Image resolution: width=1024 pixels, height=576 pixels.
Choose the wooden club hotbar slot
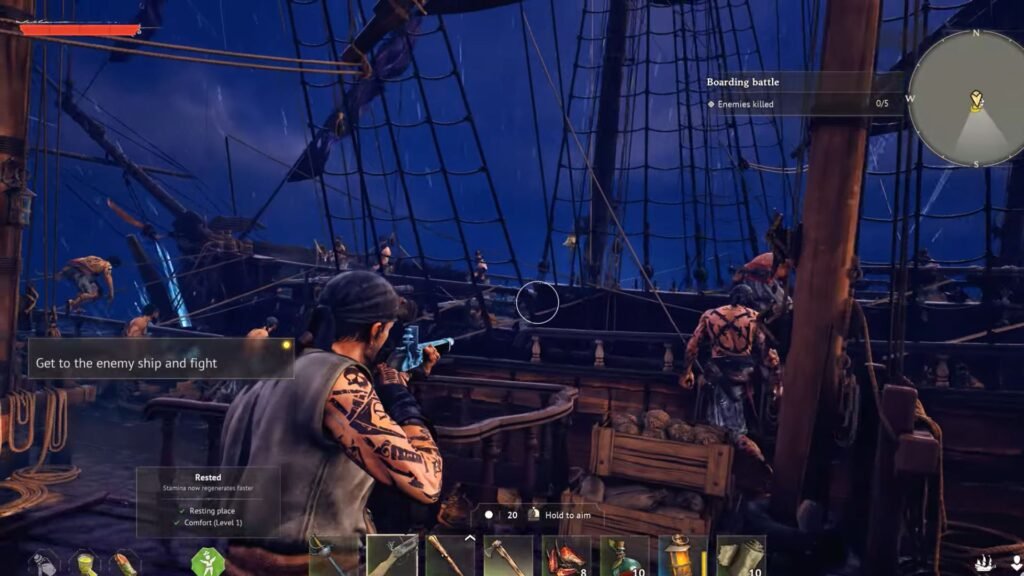(449, 556)
